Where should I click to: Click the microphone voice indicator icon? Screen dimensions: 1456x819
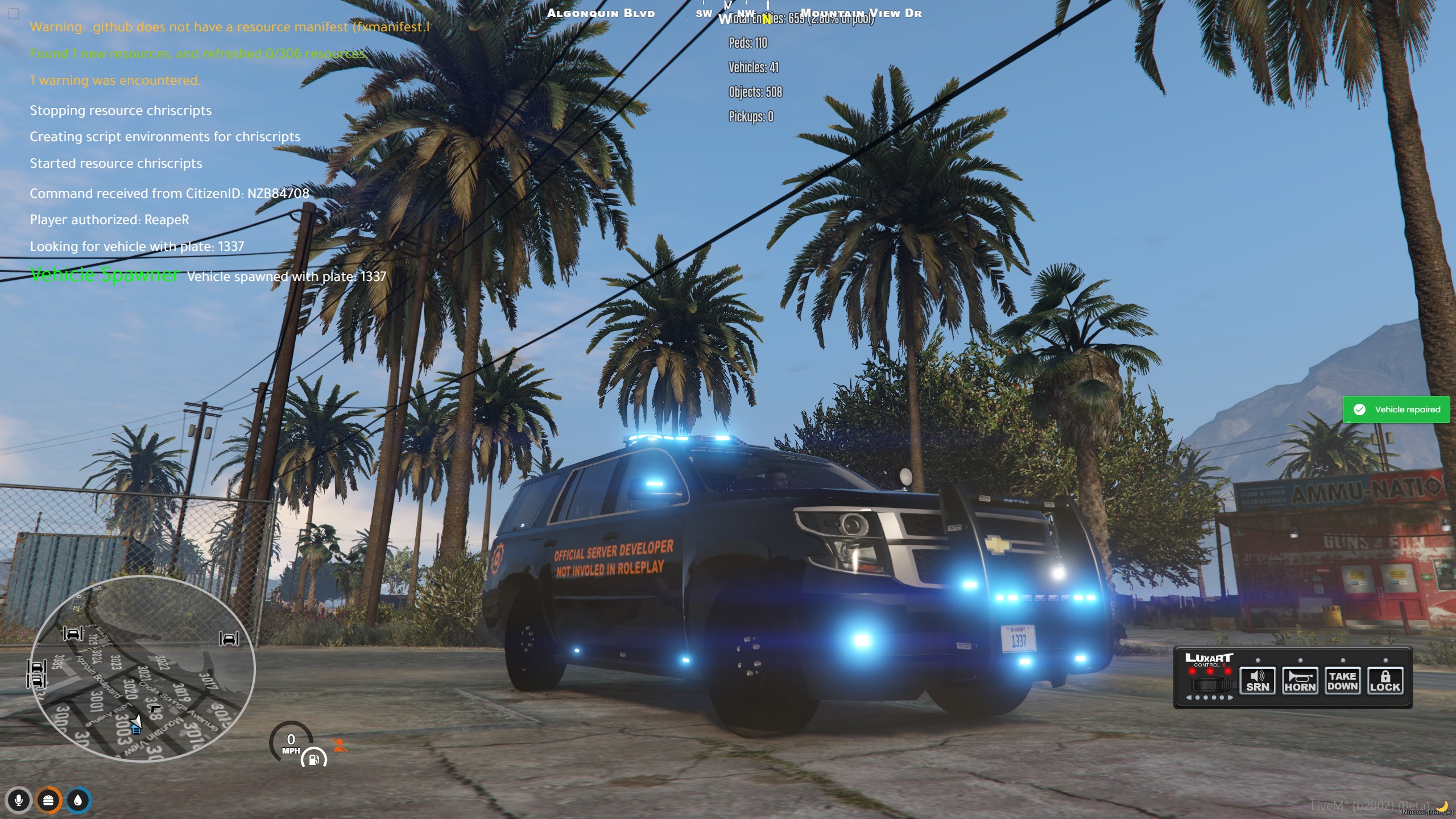point(19,801)
